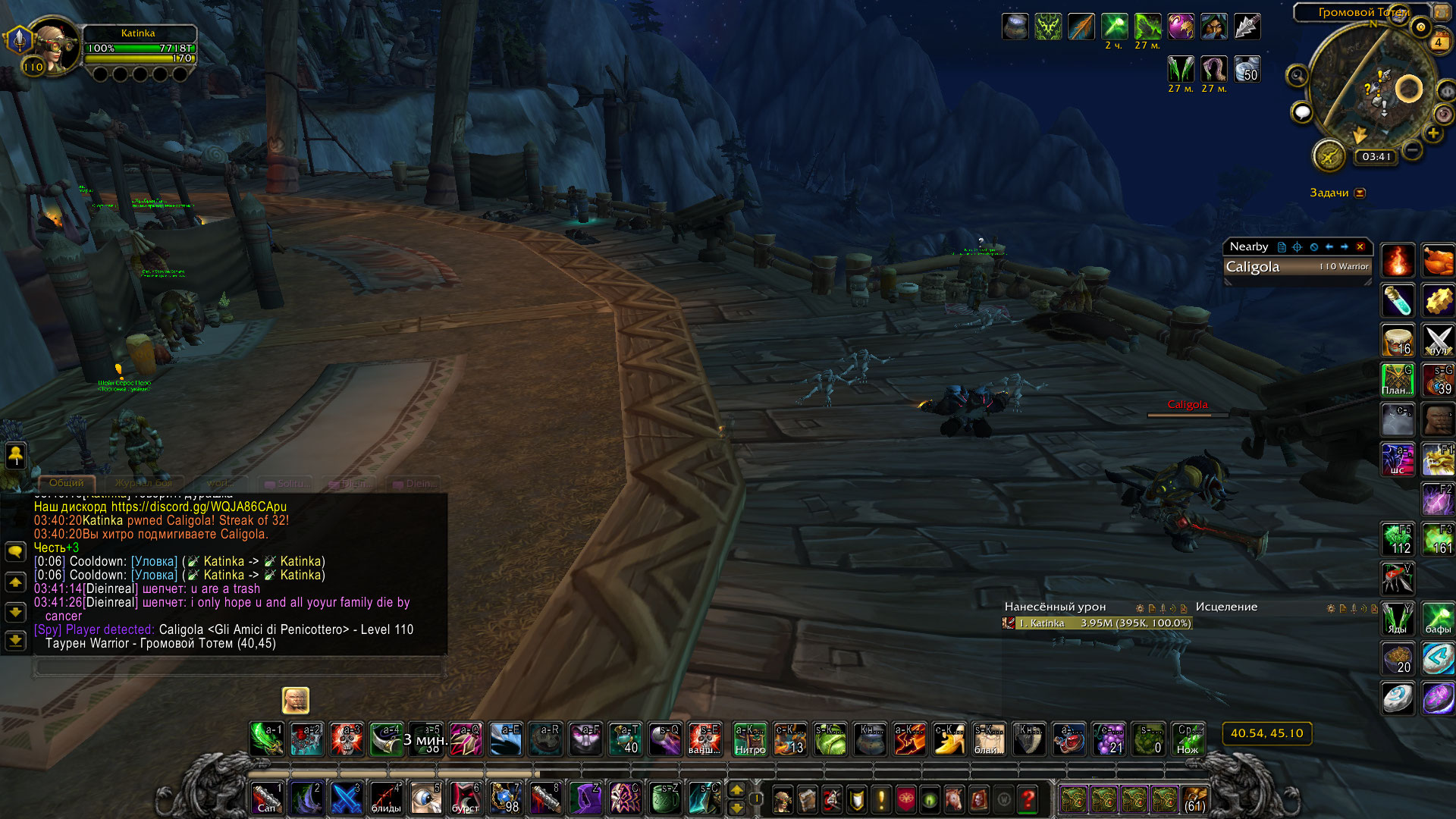Close the Spy Nearby window
This screenshot has width=1456, height=819.
tap(1360, 246)
